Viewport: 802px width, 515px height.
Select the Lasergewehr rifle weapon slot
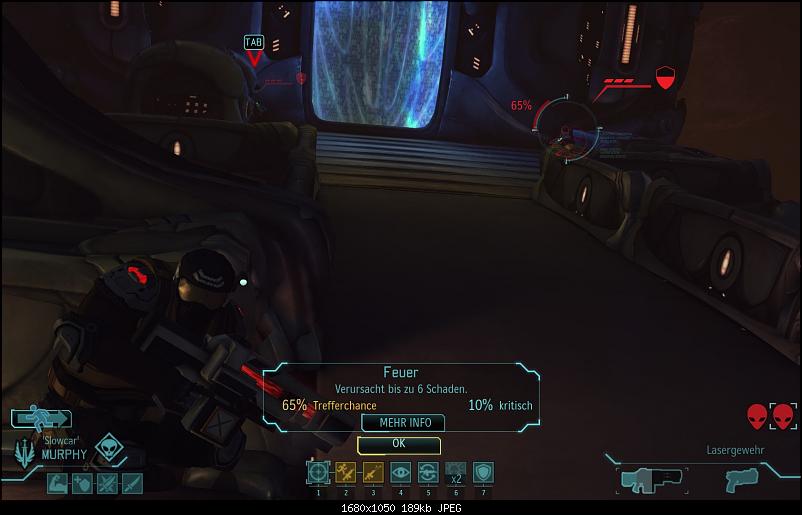[650, 479]
